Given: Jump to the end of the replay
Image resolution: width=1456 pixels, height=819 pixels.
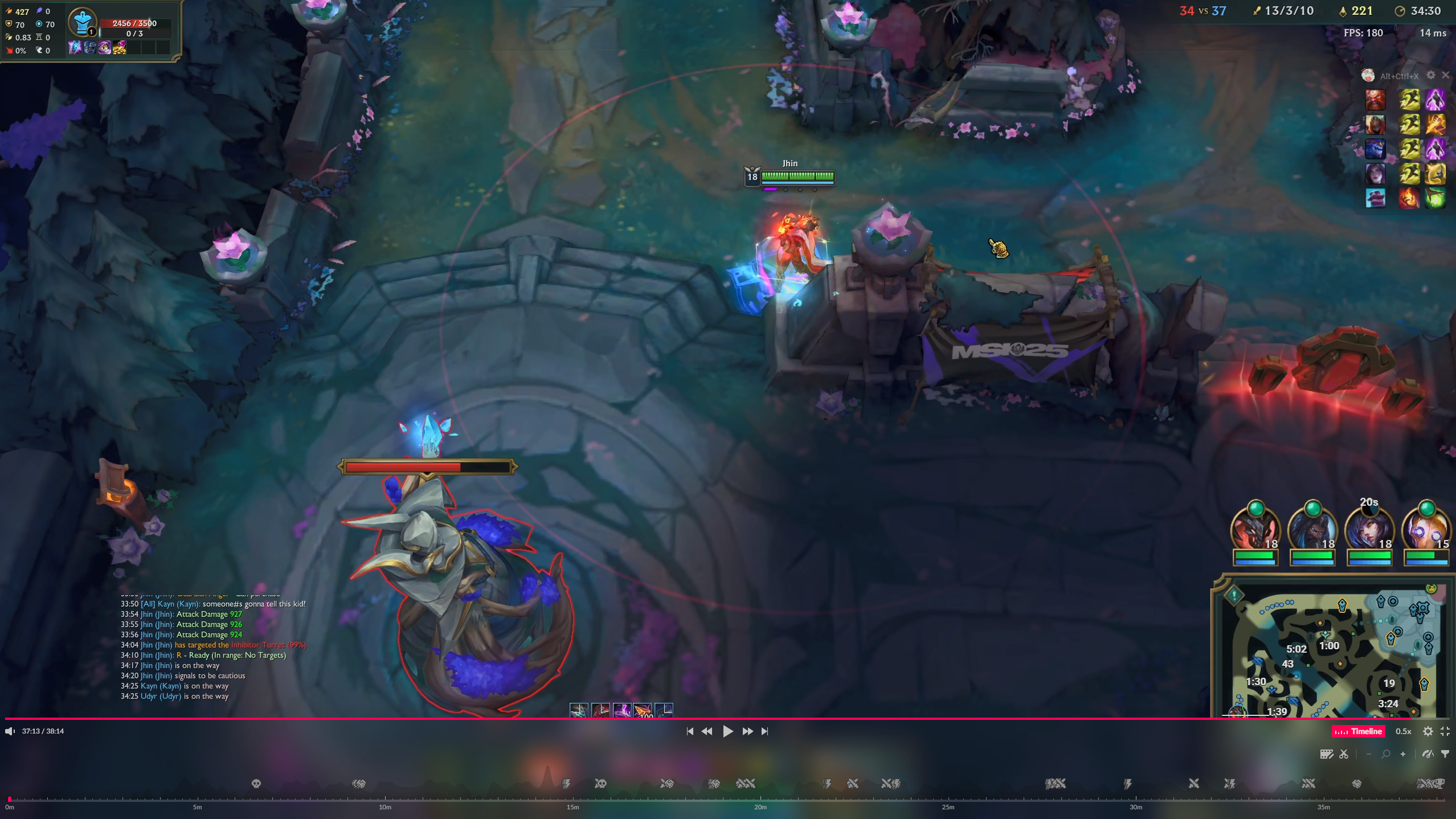Looking at the screenshot, I should pos(765,731).
